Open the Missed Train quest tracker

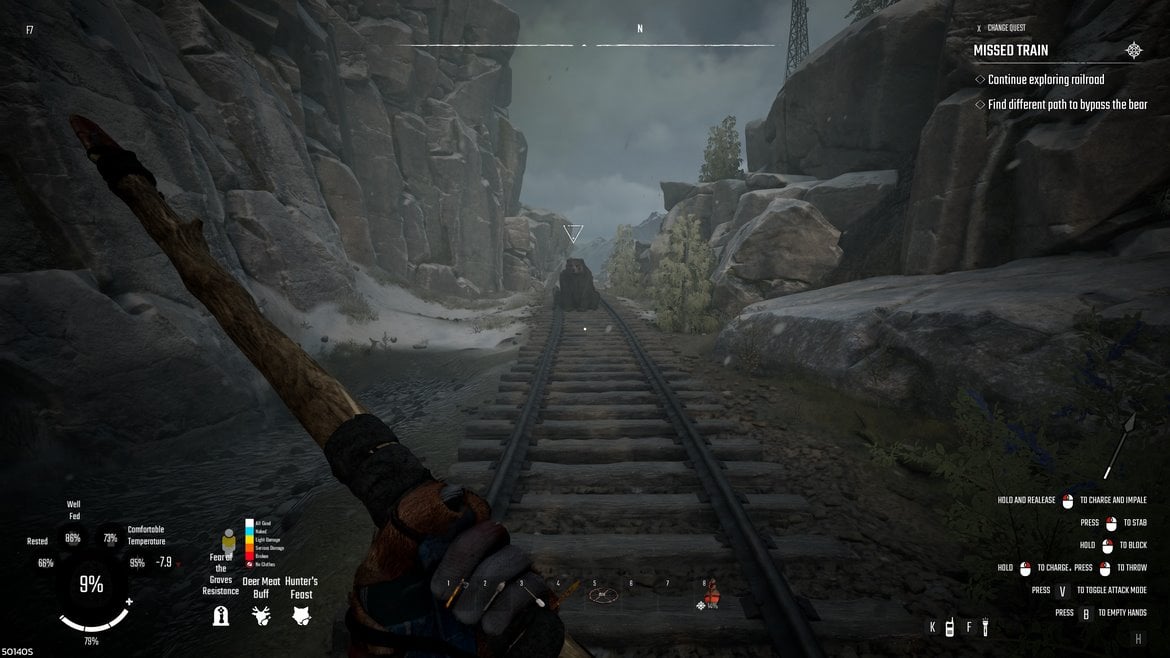point(1011,50)
